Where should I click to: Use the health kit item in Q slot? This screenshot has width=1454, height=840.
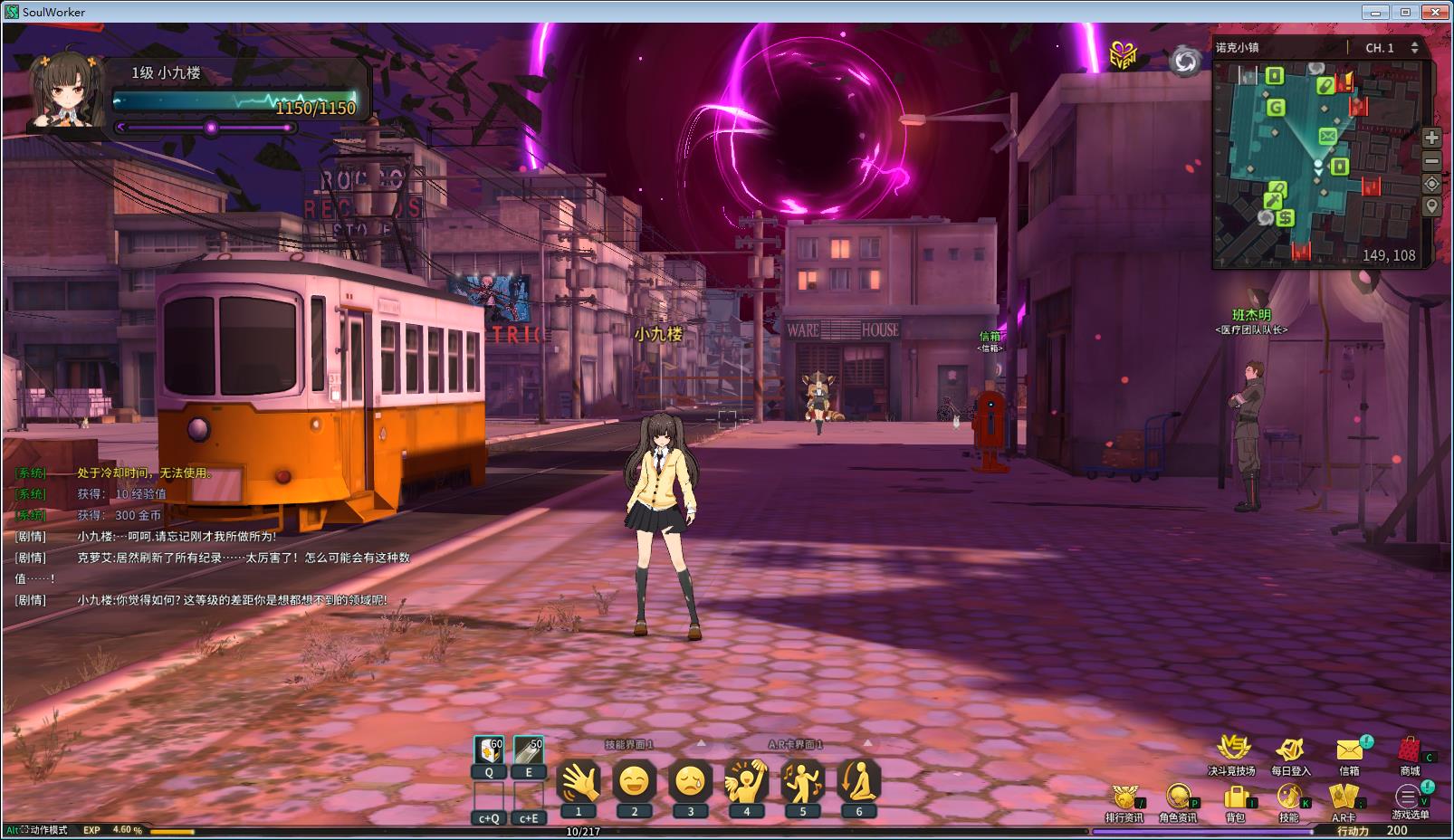point(489,751)
